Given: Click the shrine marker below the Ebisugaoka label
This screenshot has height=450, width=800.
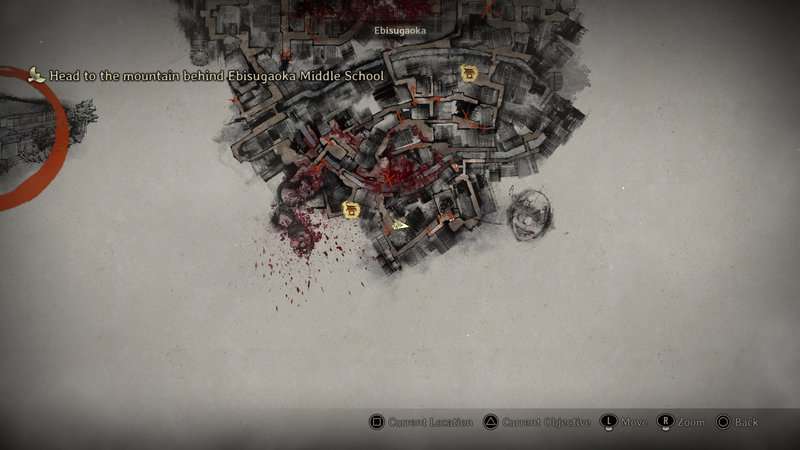Looking at the screenshot, I should (x=468, y=73).
